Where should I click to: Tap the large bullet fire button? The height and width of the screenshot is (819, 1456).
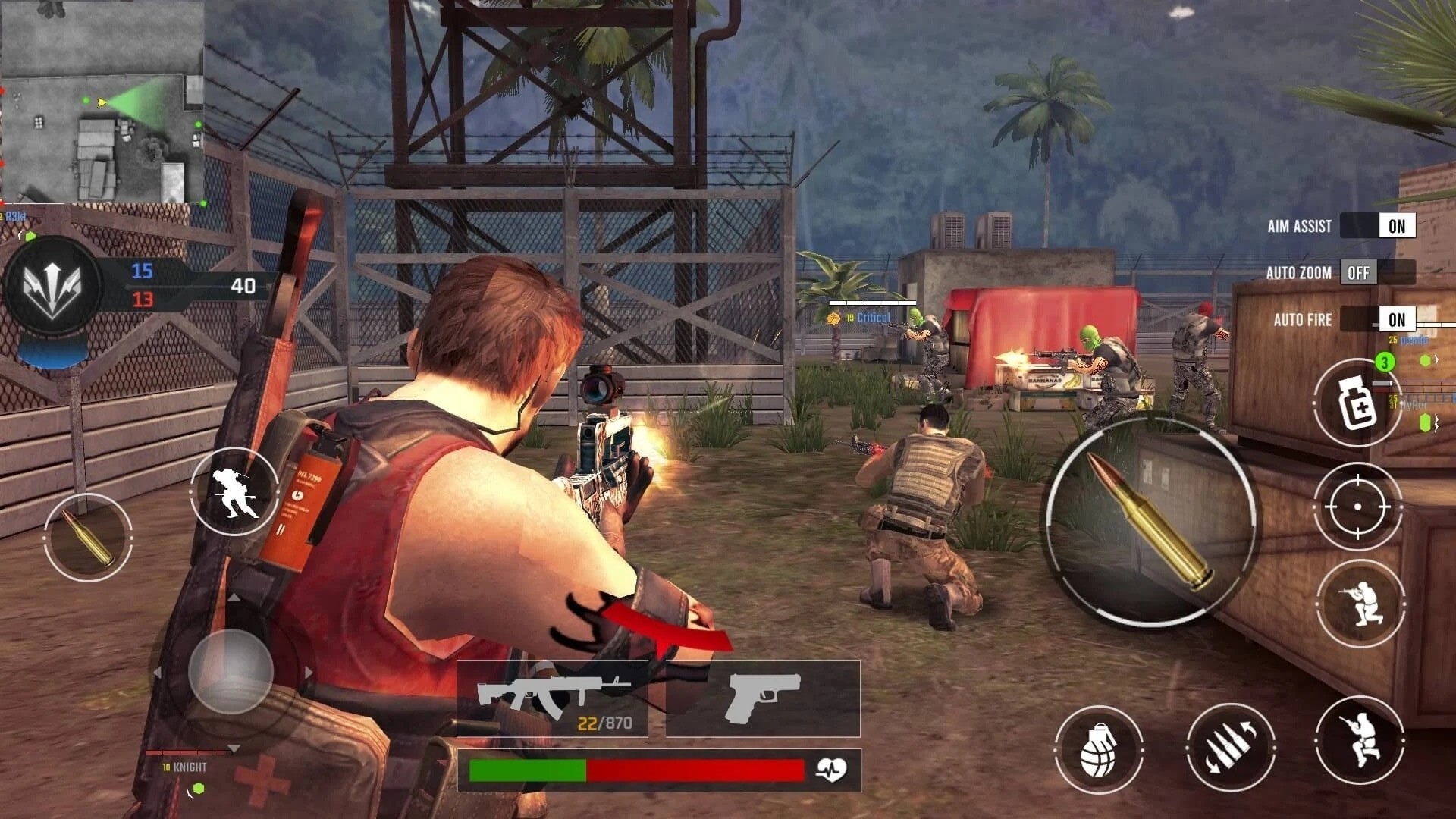click(x=1150, y=521)
